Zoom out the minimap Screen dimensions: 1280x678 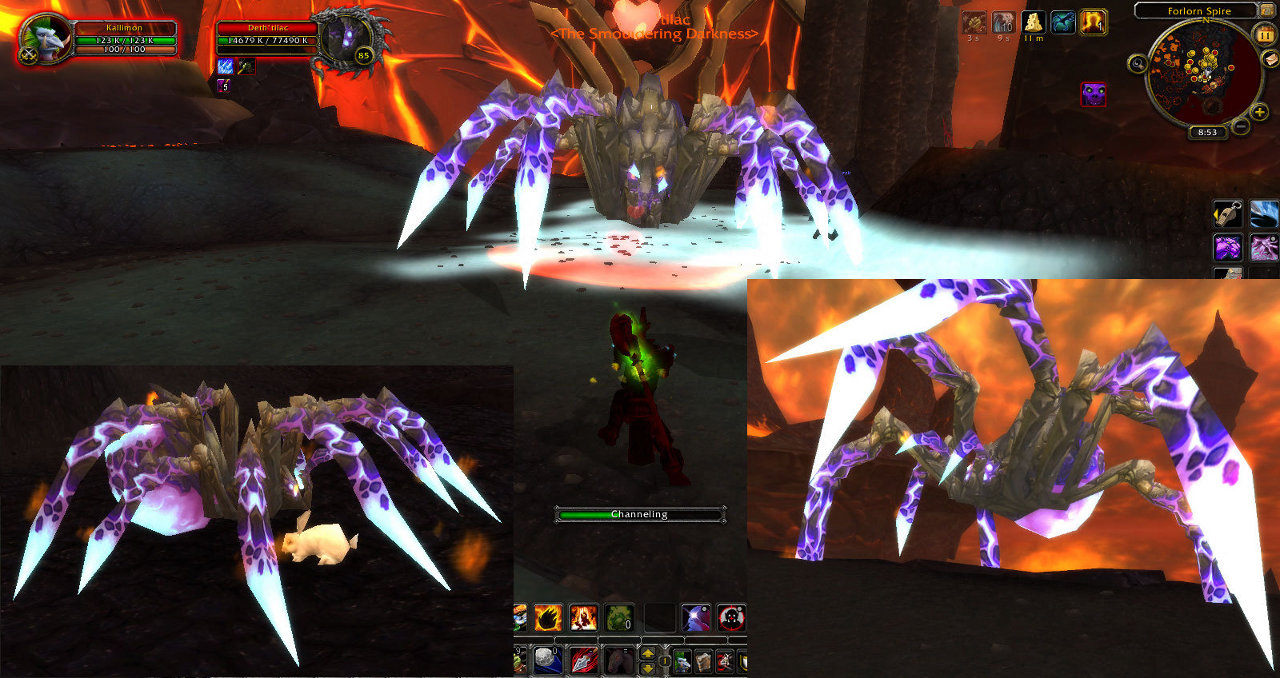(1239, 127)
